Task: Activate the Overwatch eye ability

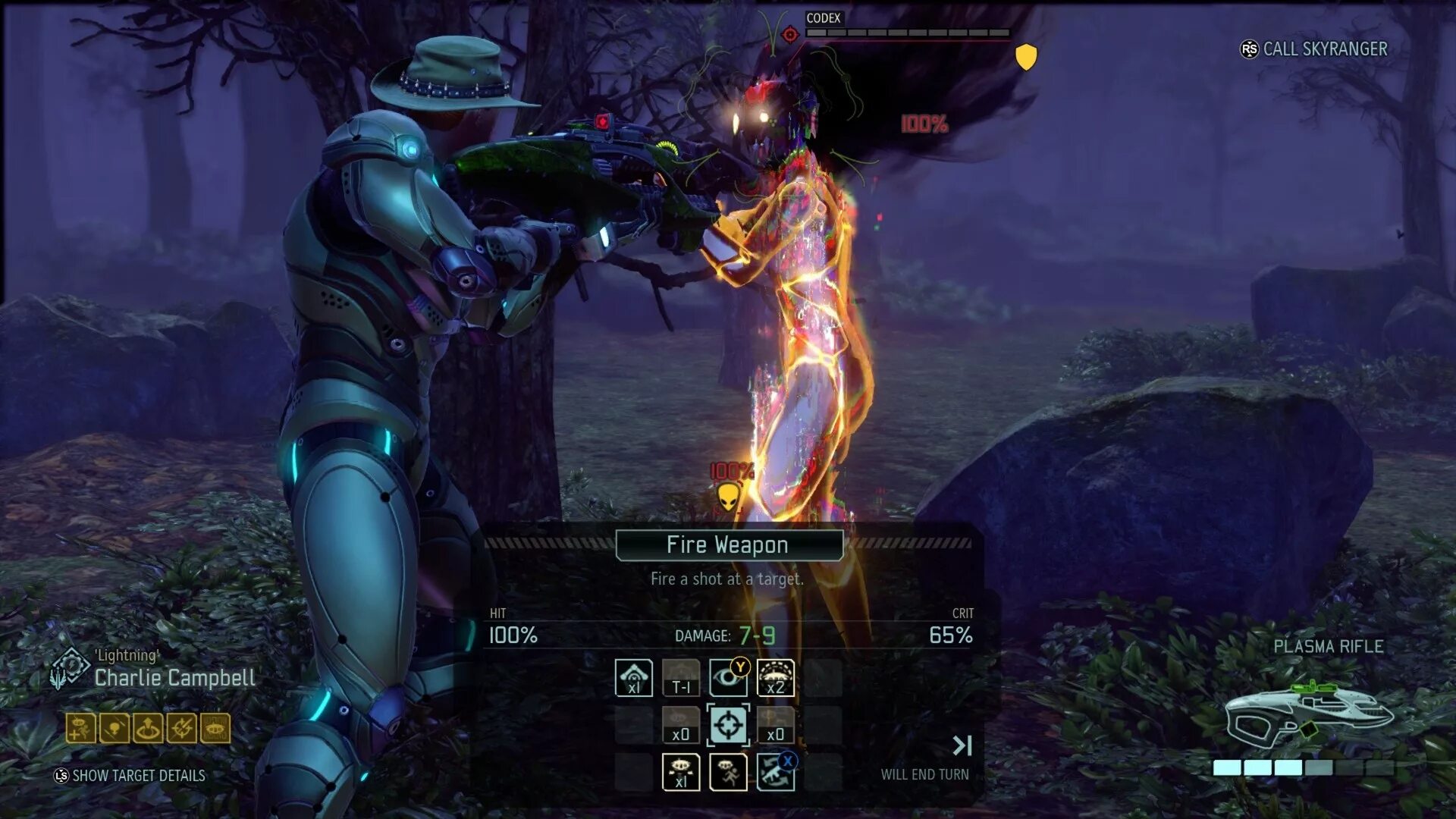Action: pyautogui.click(x=728, y=677)
